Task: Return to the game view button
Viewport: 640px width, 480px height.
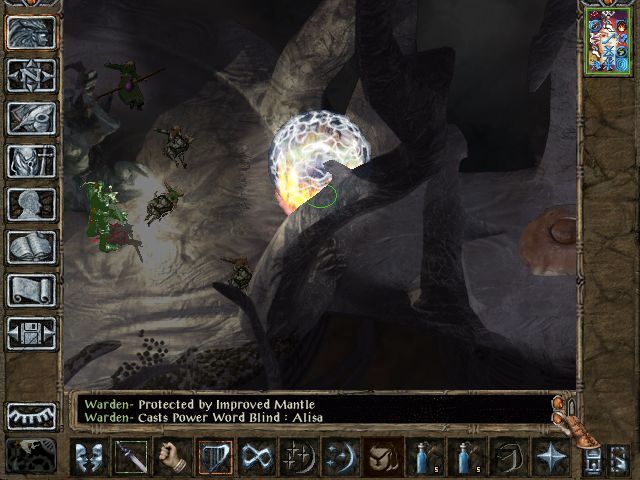Action: click(31, 32)
